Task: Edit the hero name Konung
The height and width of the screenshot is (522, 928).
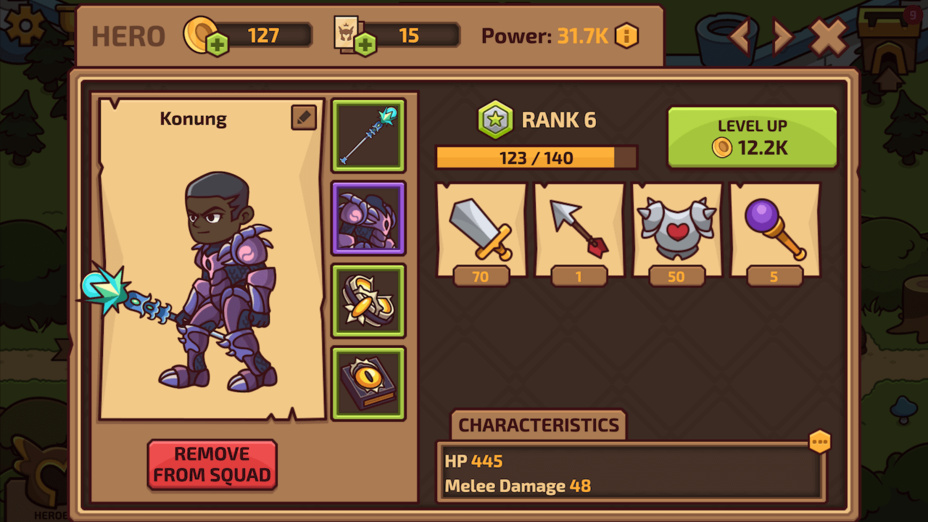Action: coord(304,117)
